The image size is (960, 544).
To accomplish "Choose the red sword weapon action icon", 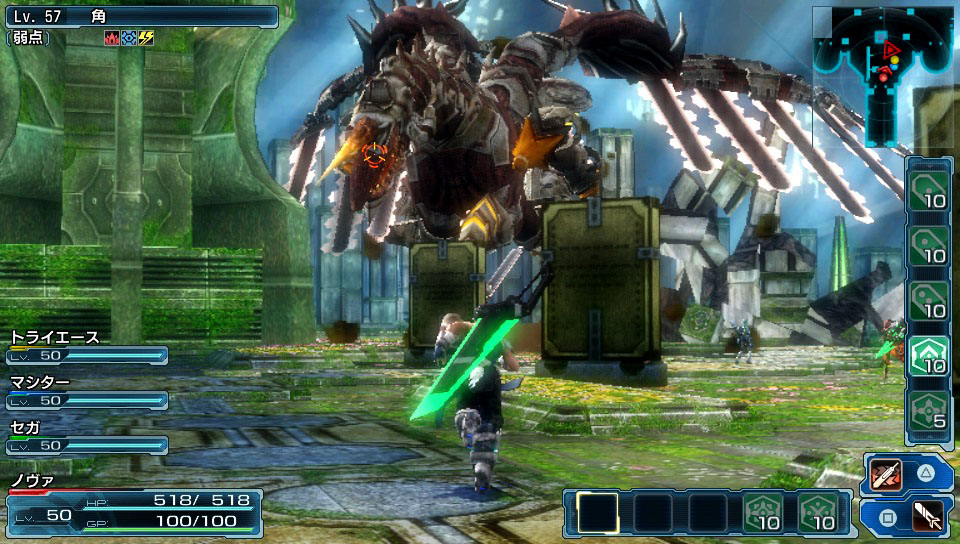I will 886,473.
